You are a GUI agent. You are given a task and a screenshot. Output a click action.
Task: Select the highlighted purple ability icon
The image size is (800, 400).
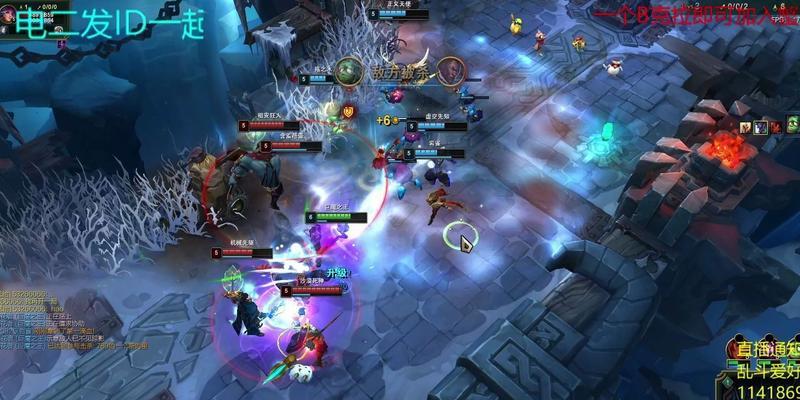(761, 126)
